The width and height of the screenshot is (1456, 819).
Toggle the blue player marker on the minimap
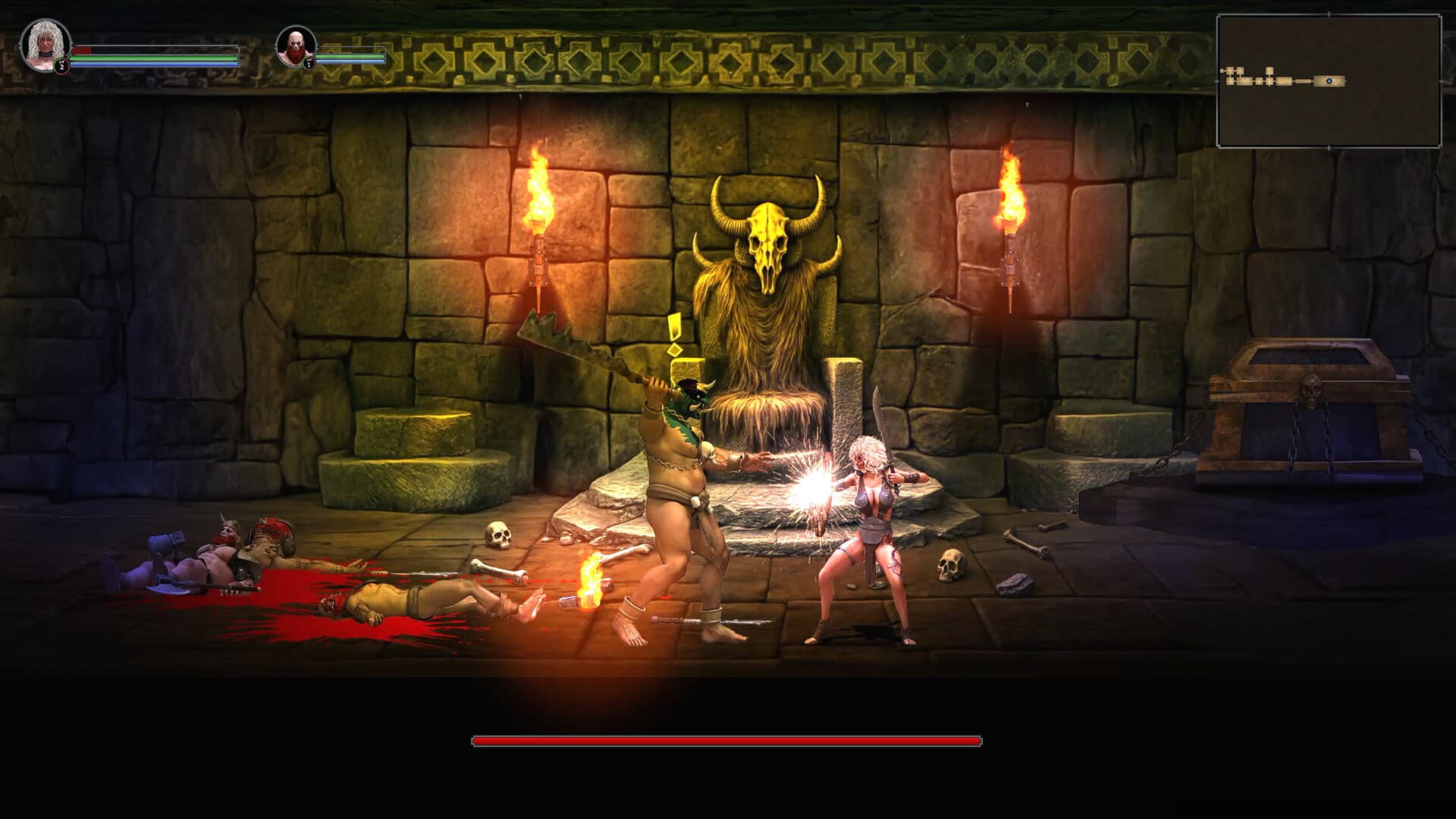click(1329, 81)
